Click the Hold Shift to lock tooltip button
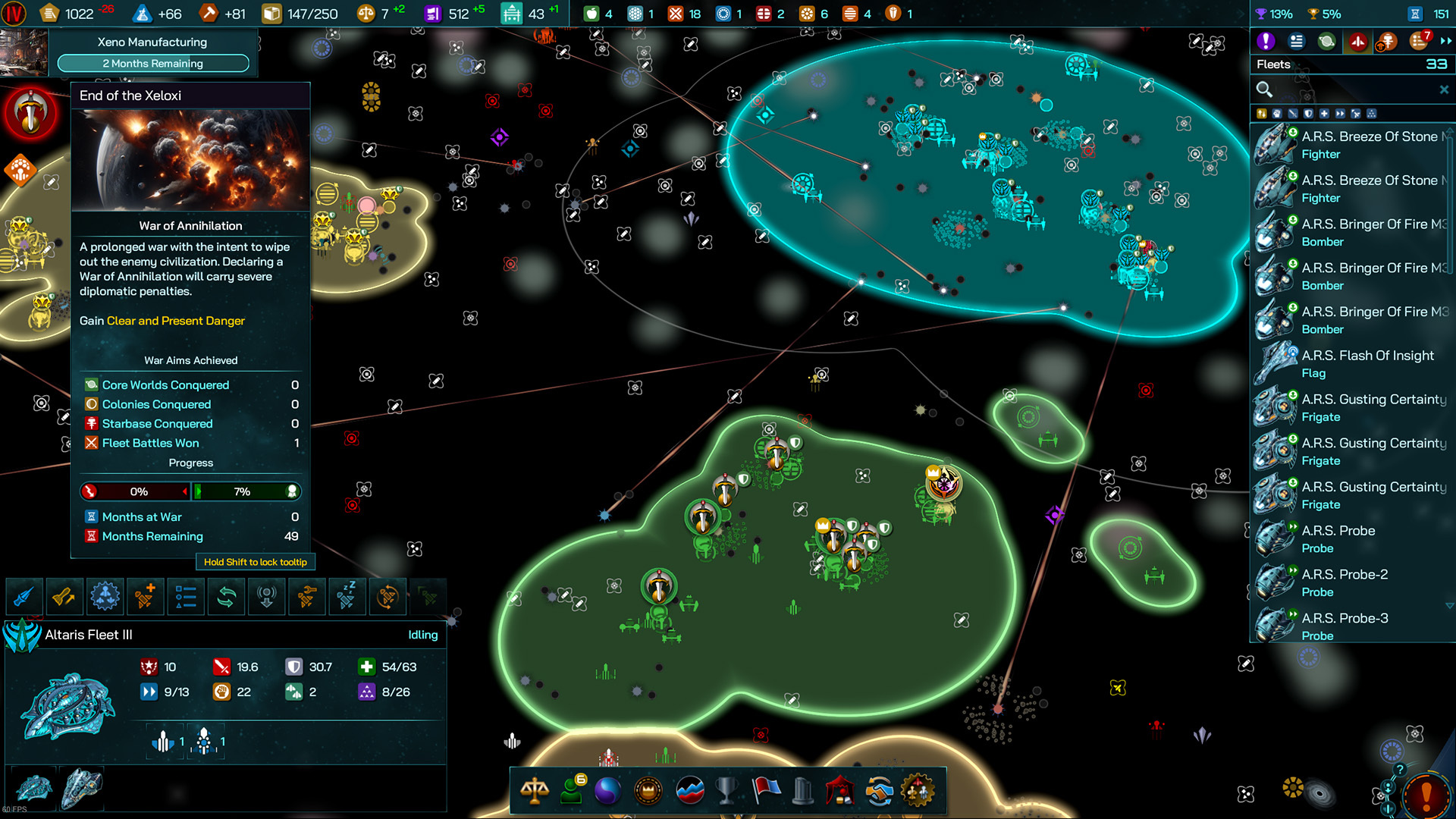 256,562
